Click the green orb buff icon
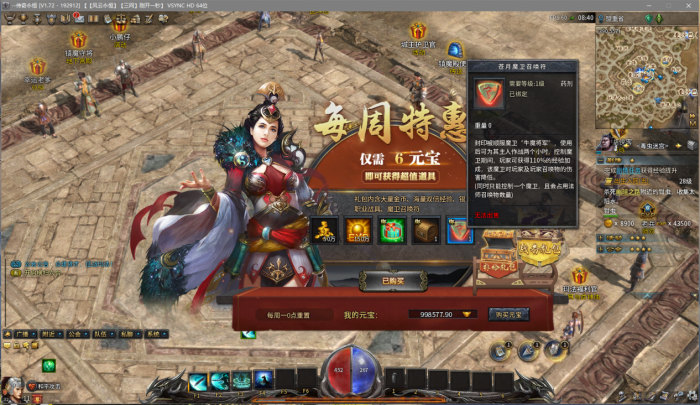Image resolution: width=700 pixels, height=405 pixels. point(48,365)
